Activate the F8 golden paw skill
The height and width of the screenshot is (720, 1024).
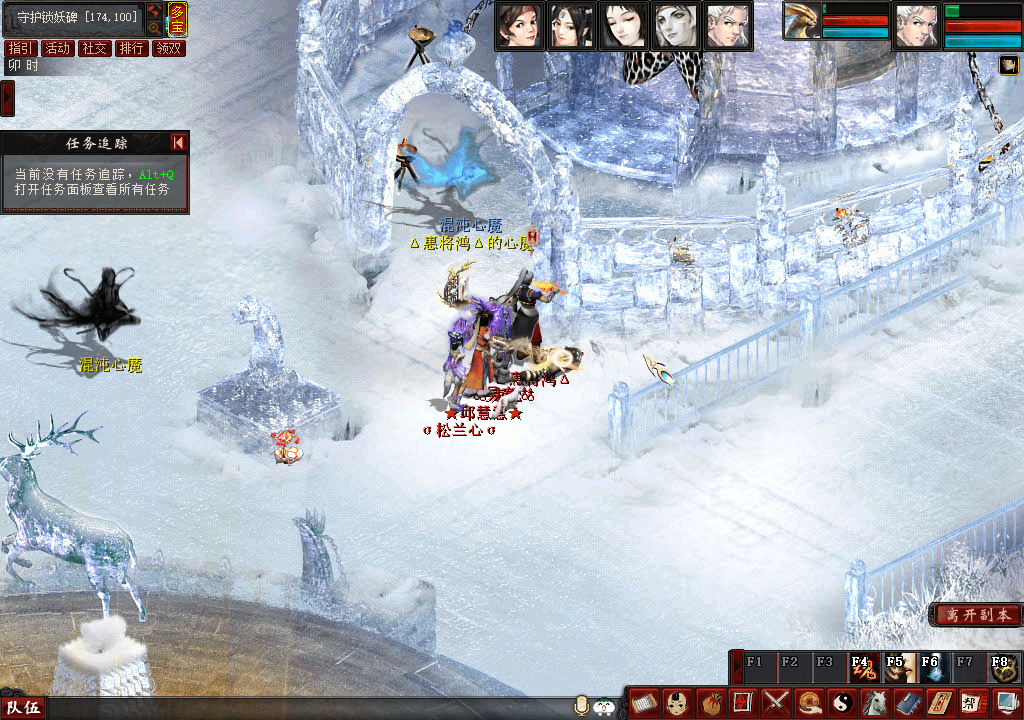pos(1004,667)
